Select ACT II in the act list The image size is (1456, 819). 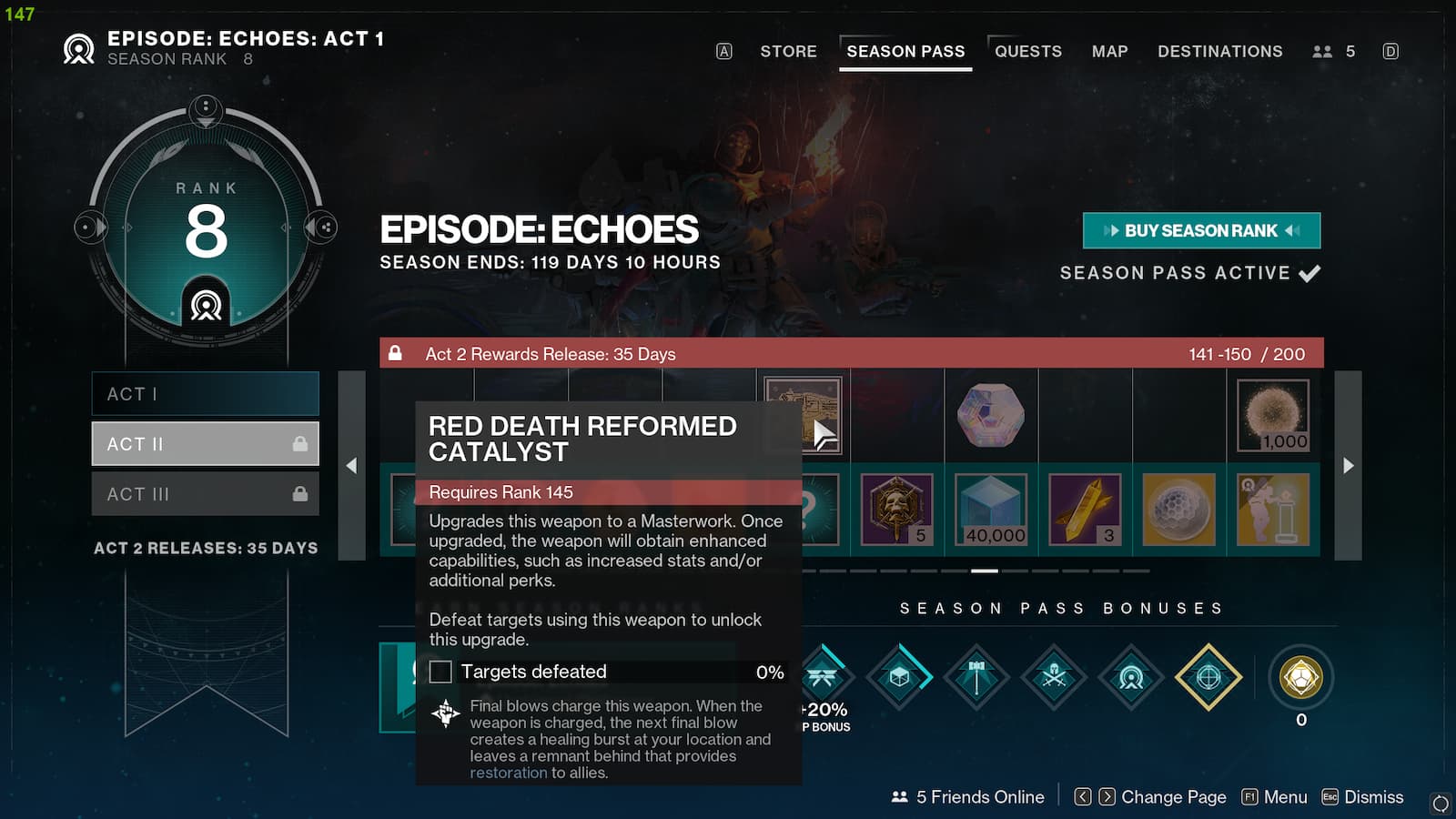coord(206,443)
